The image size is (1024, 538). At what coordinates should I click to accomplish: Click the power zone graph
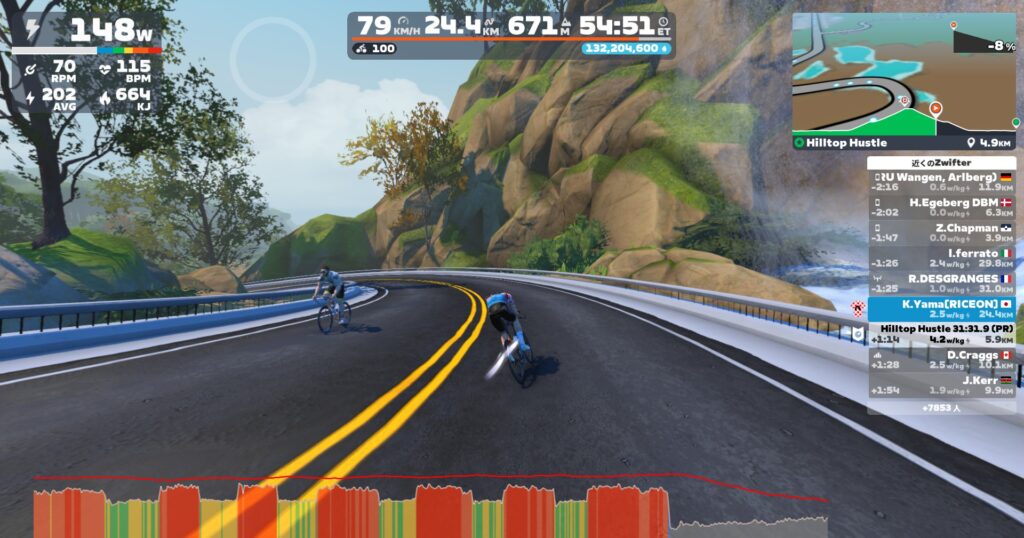tap(430, 508)
